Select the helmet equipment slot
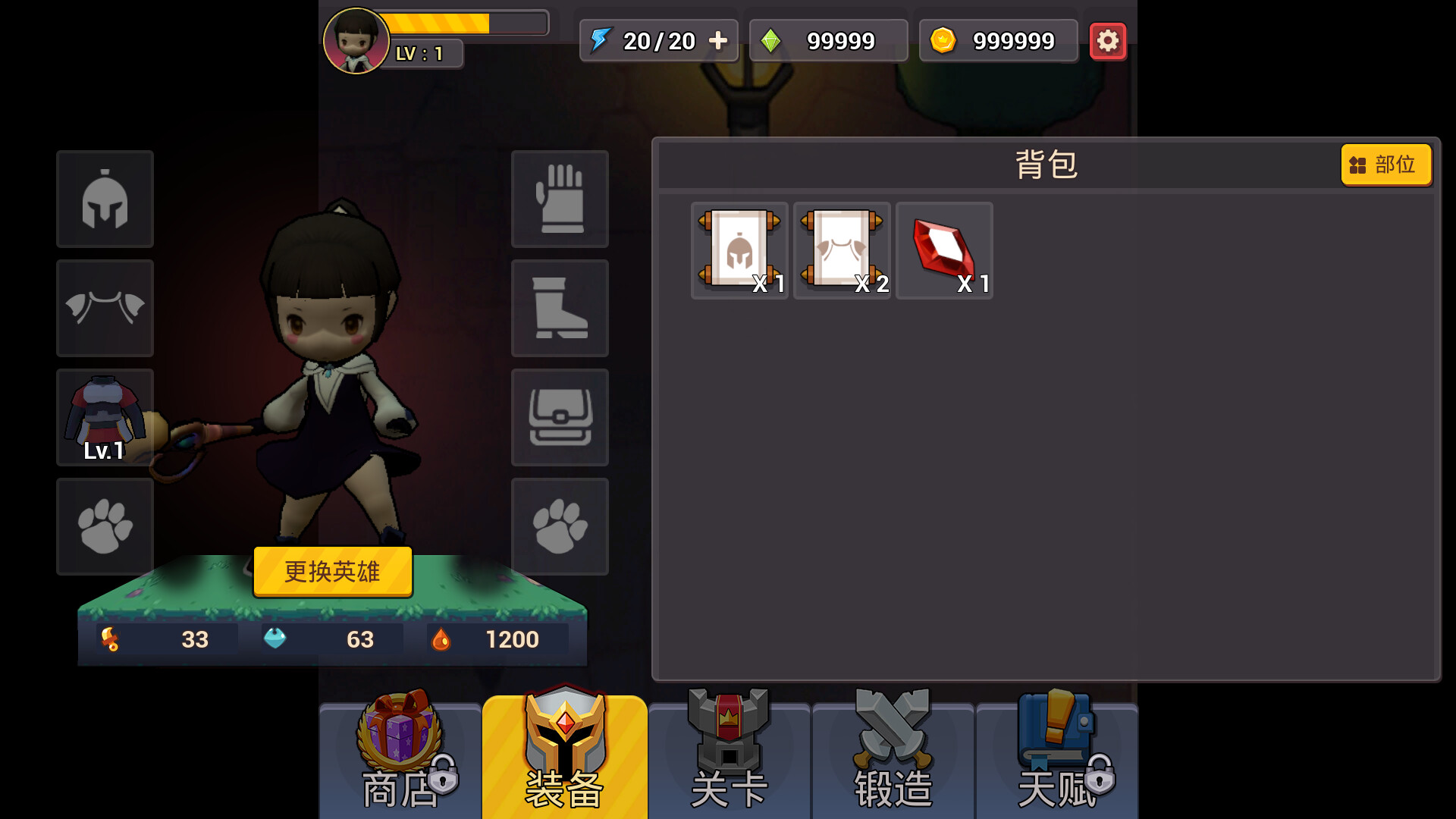The width and height of the screenshot is (1456, 819). pyautogui.click(x=104, y=199)
